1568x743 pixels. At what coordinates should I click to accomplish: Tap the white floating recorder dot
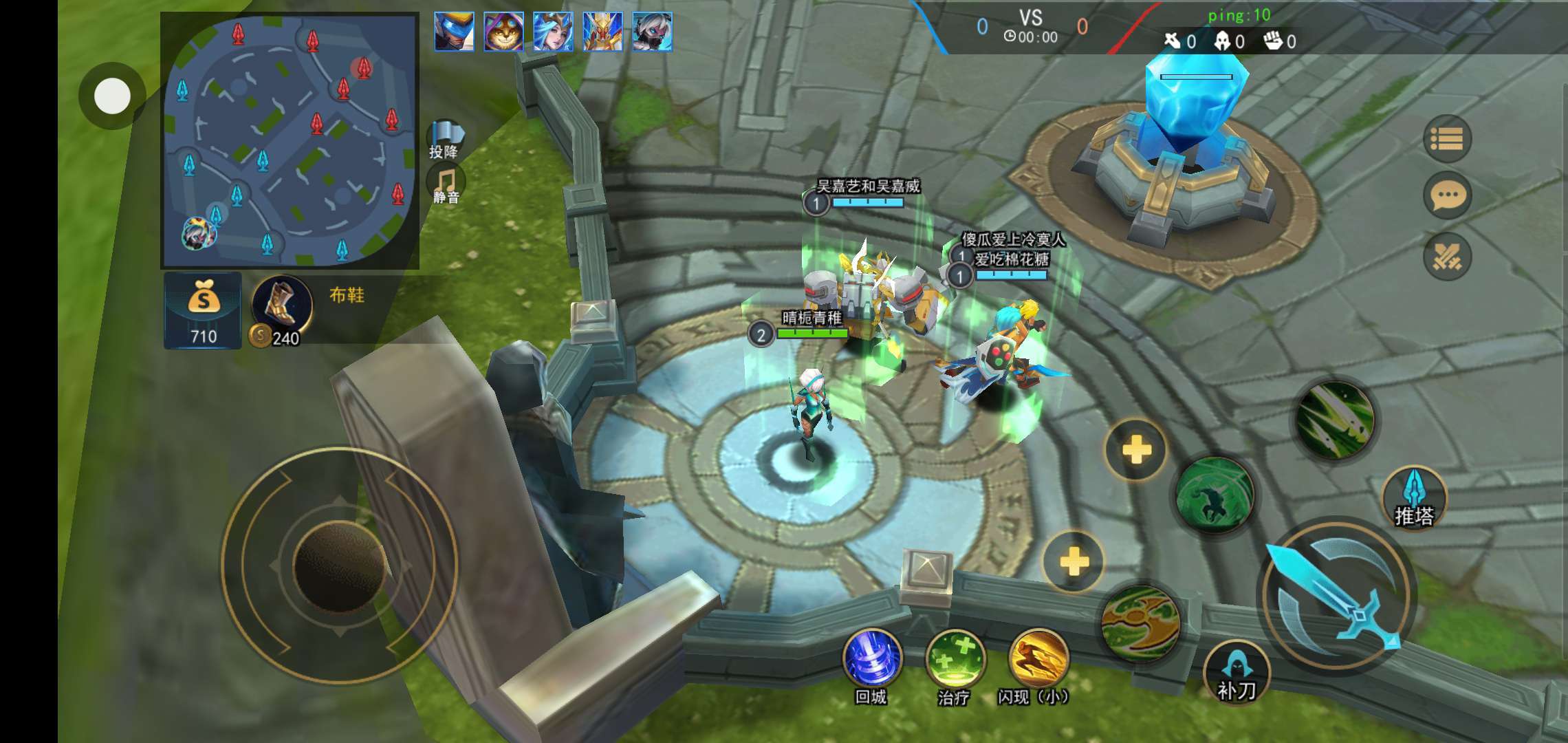112,96
